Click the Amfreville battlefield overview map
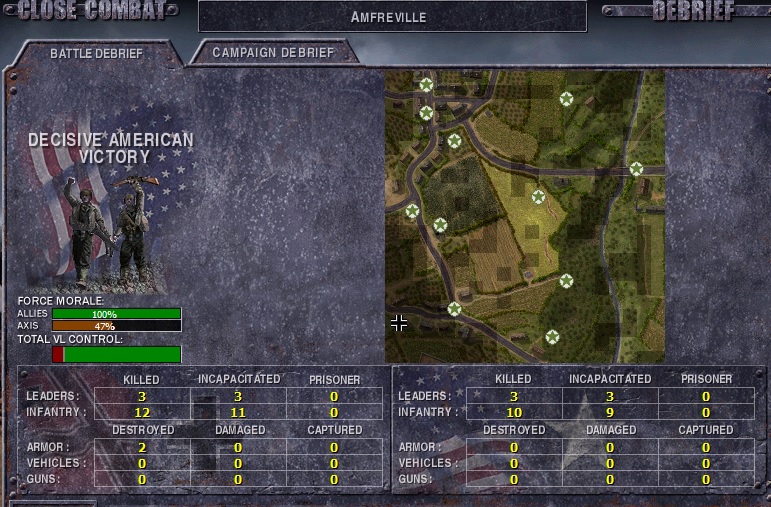This screenshot has width=771, height=507. pyautogui.click(x=524, y=216)
